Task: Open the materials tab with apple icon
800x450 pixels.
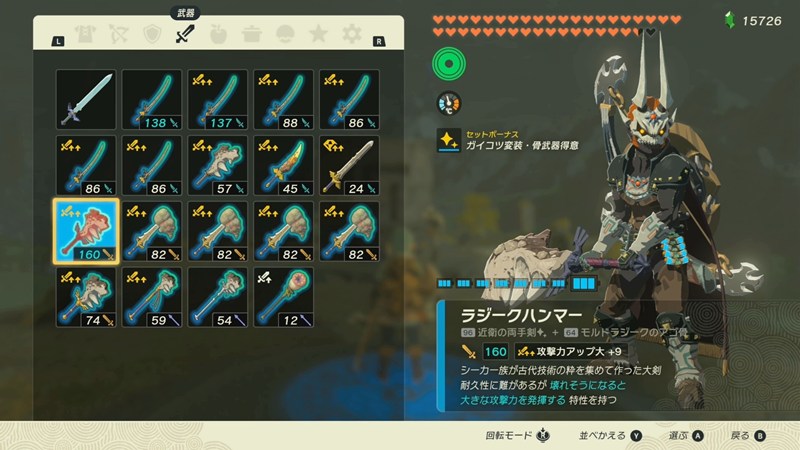Action: 218,36
